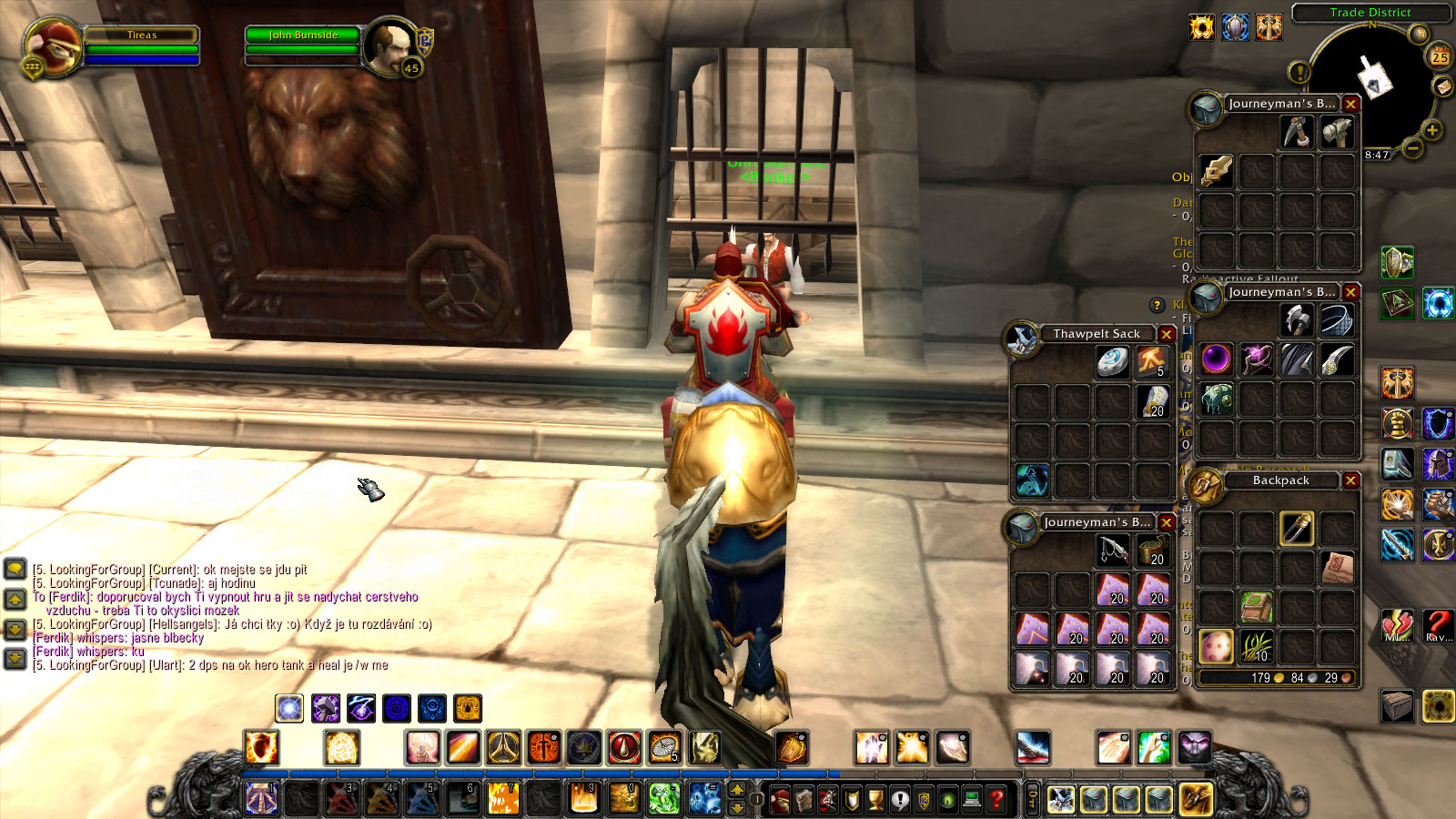This screenshot has height=819, width=1456.
Task: Select John Burnside's target portrait
Action: (392, 45)
